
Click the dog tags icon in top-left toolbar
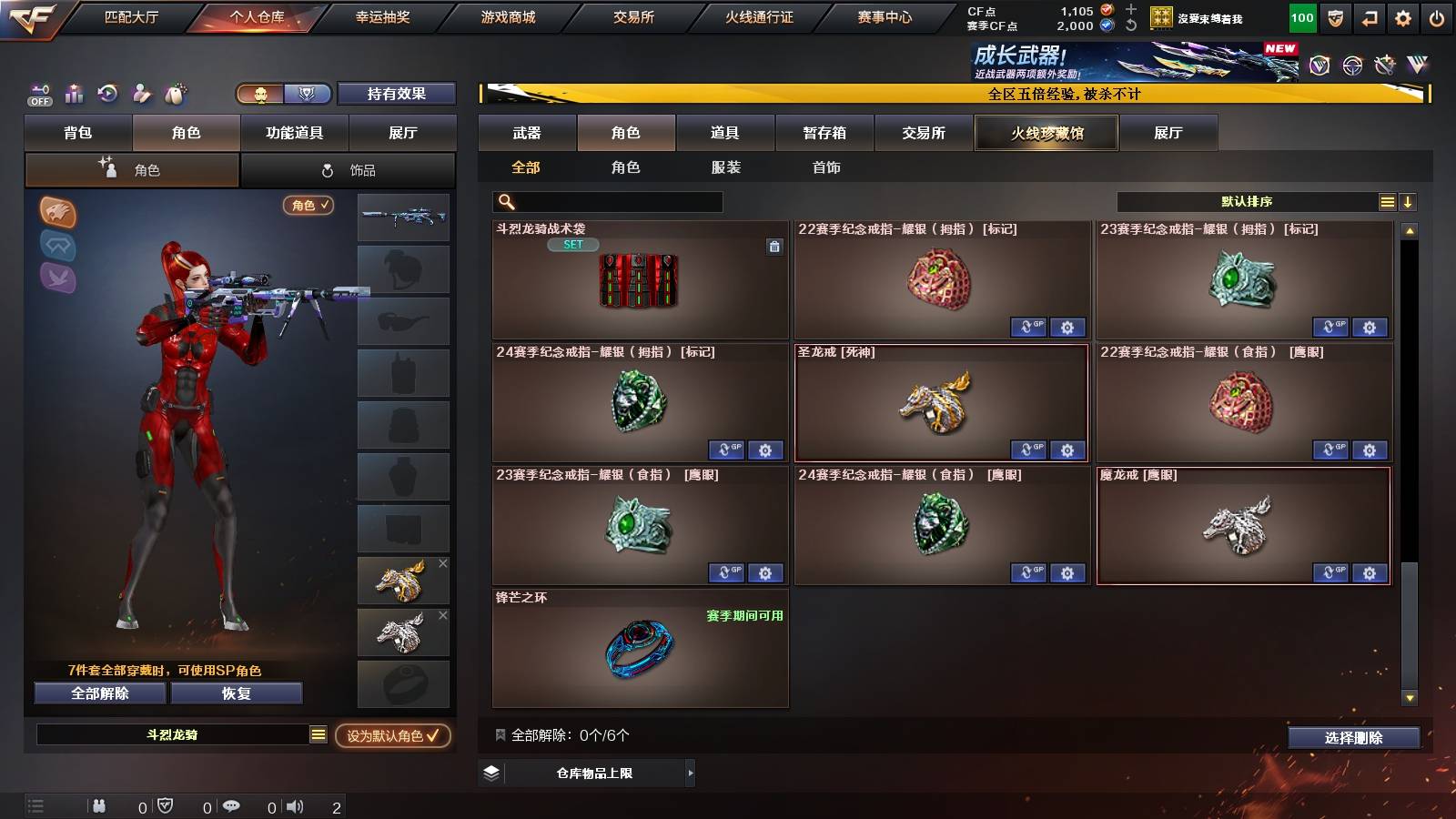[174, 94]
